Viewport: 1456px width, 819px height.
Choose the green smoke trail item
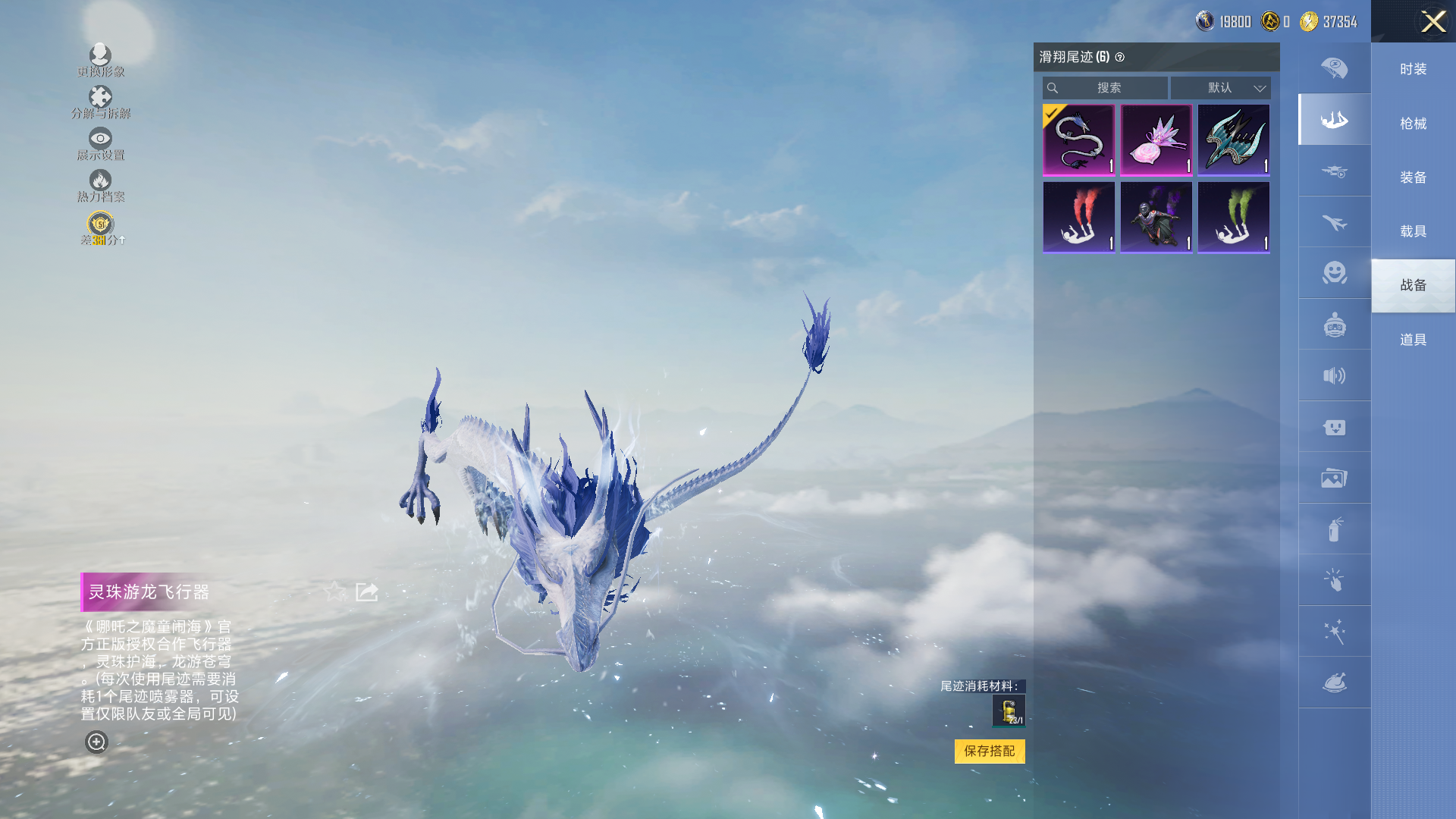pos(1233,217)
